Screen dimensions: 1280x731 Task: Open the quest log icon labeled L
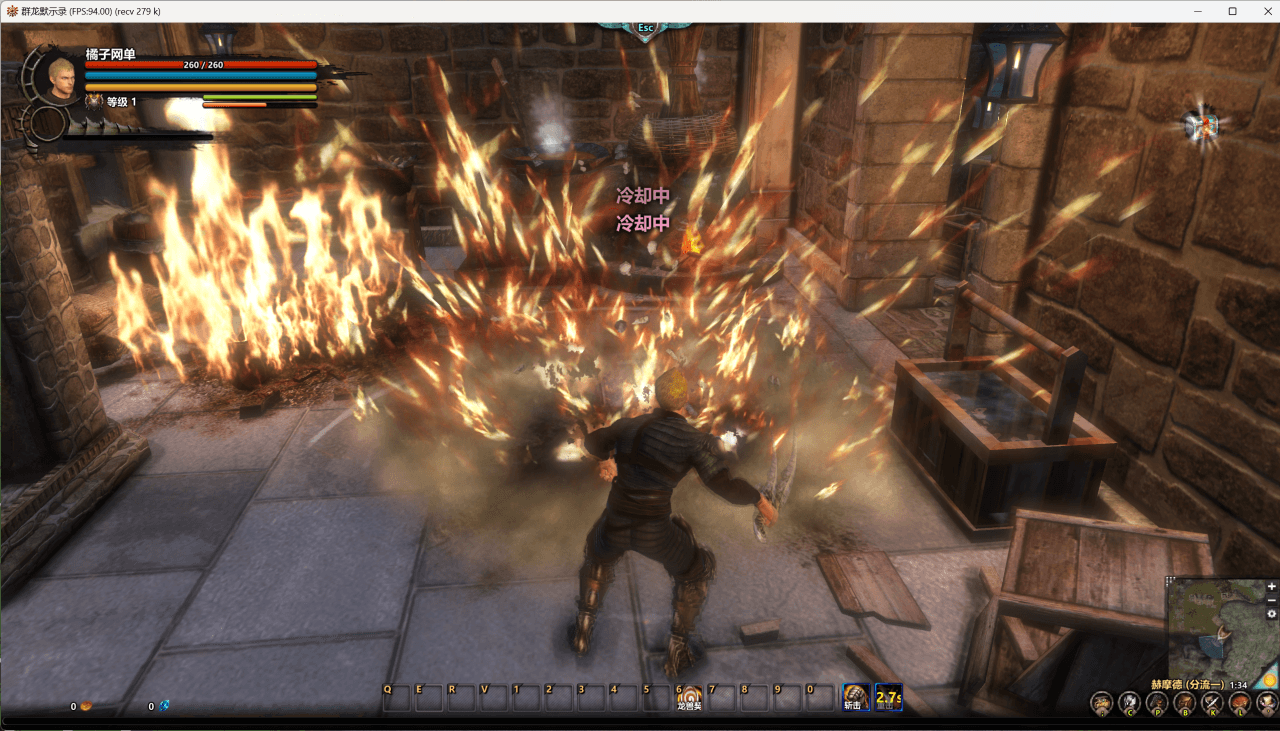tap(1240, 701)
